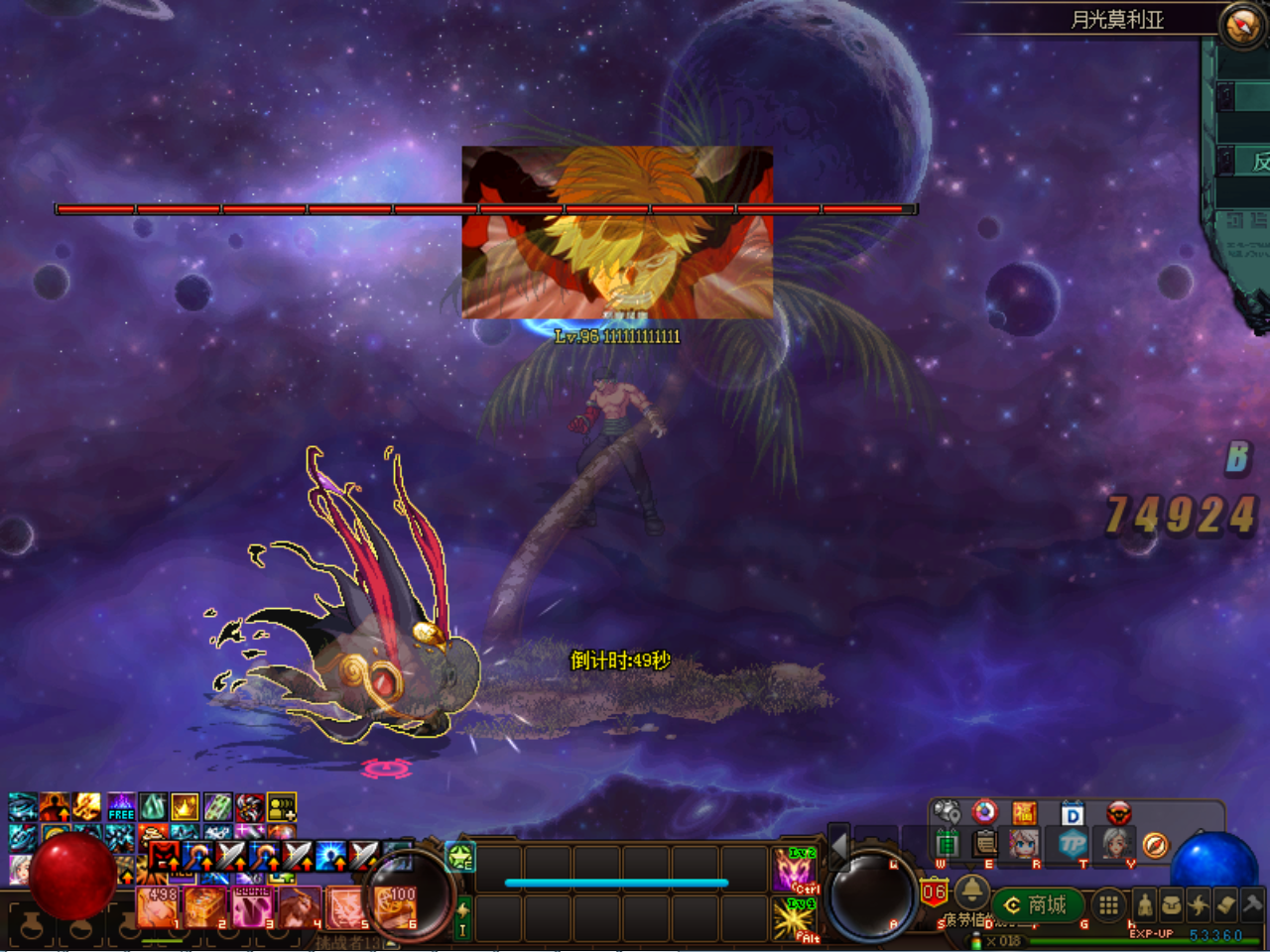Open the bell notification button
Image resolution: width=1270 pixels, height=952 pixels.
coord(971,890)
